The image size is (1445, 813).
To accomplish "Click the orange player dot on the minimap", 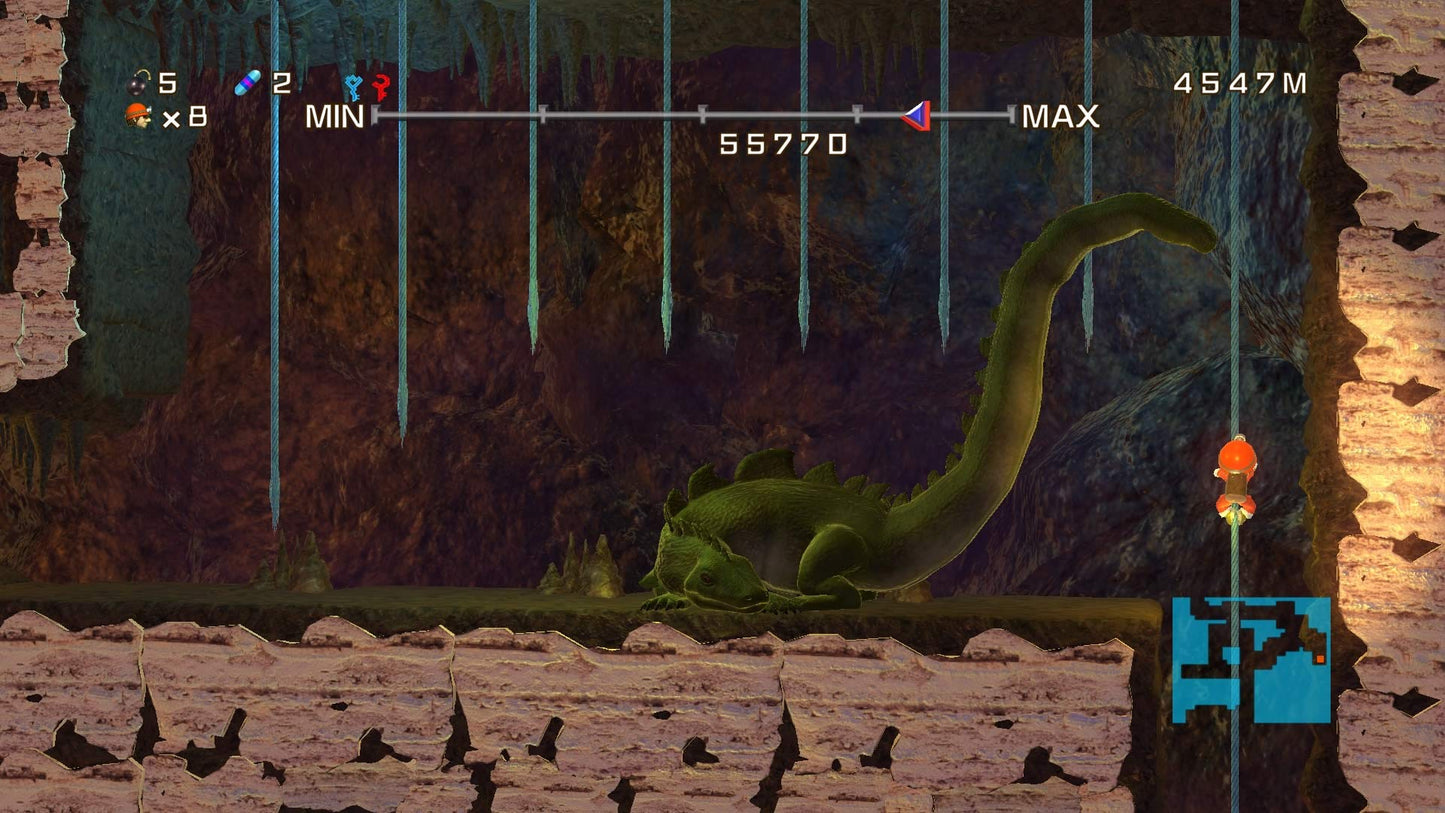I will click(1320, 659).
